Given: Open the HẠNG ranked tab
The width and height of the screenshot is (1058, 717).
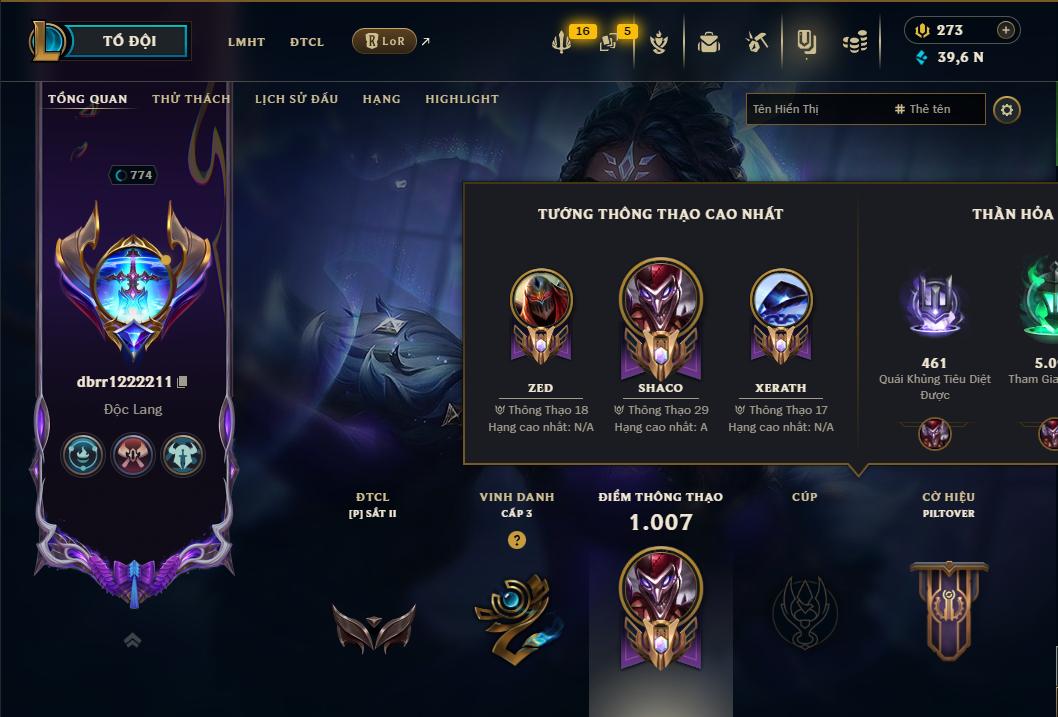Looking at the screenshot, I should point(381,99).
